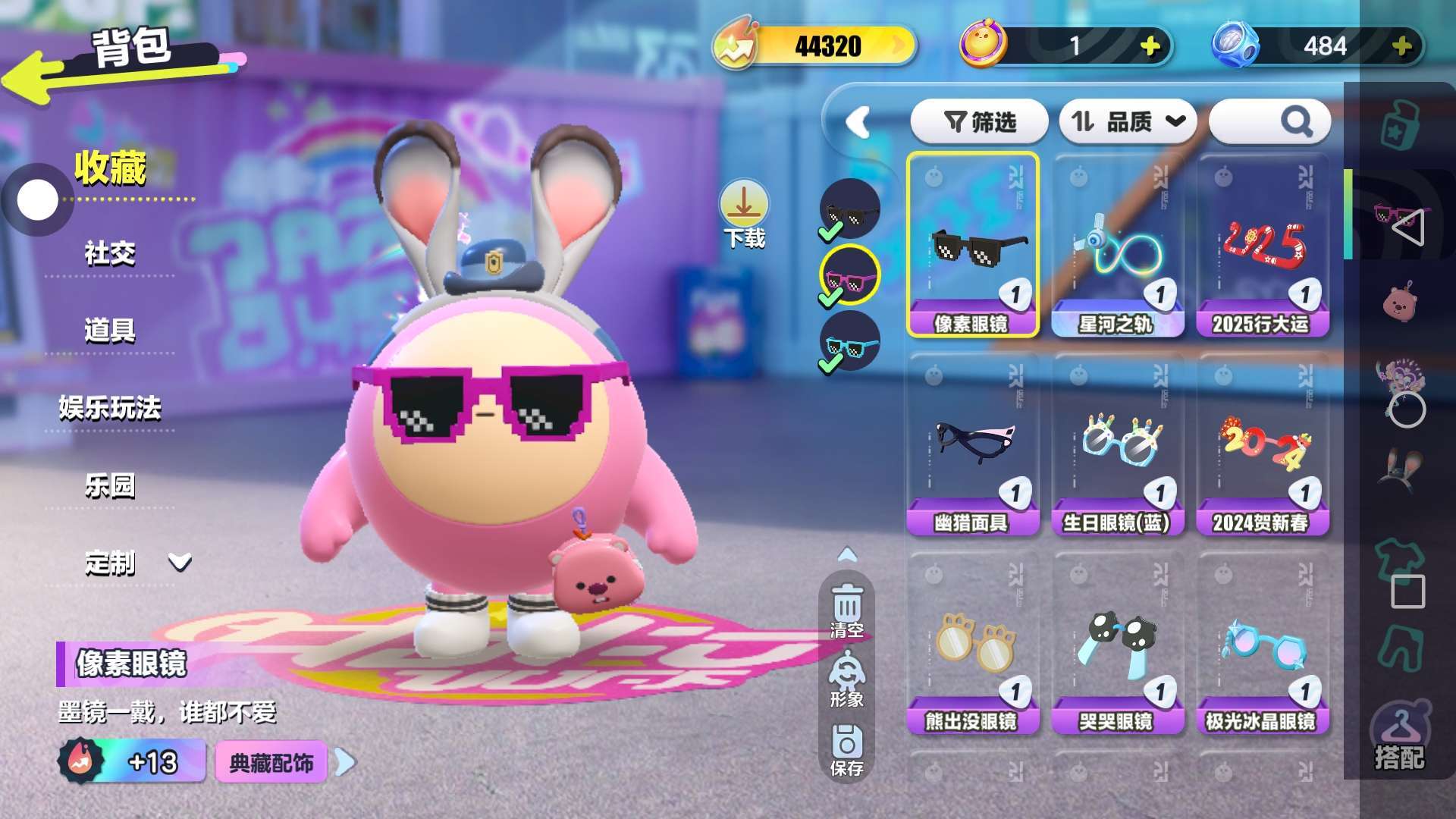Click the search box with magnifier
The image size is (1456, 819).
click(1269, 121)
